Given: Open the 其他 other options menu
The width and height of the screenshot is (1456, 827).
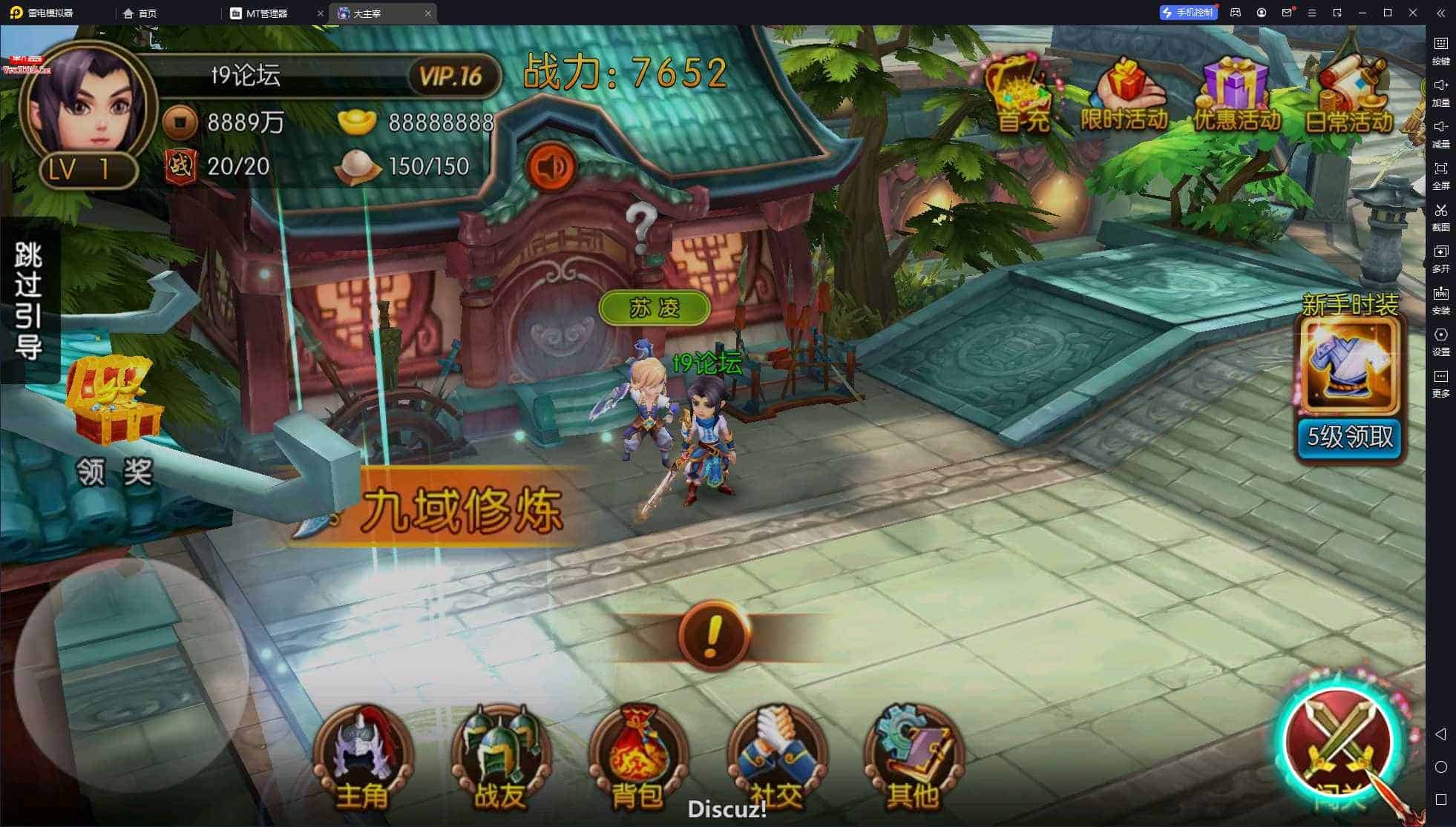Looking at the screenshot, I should 913,758.
